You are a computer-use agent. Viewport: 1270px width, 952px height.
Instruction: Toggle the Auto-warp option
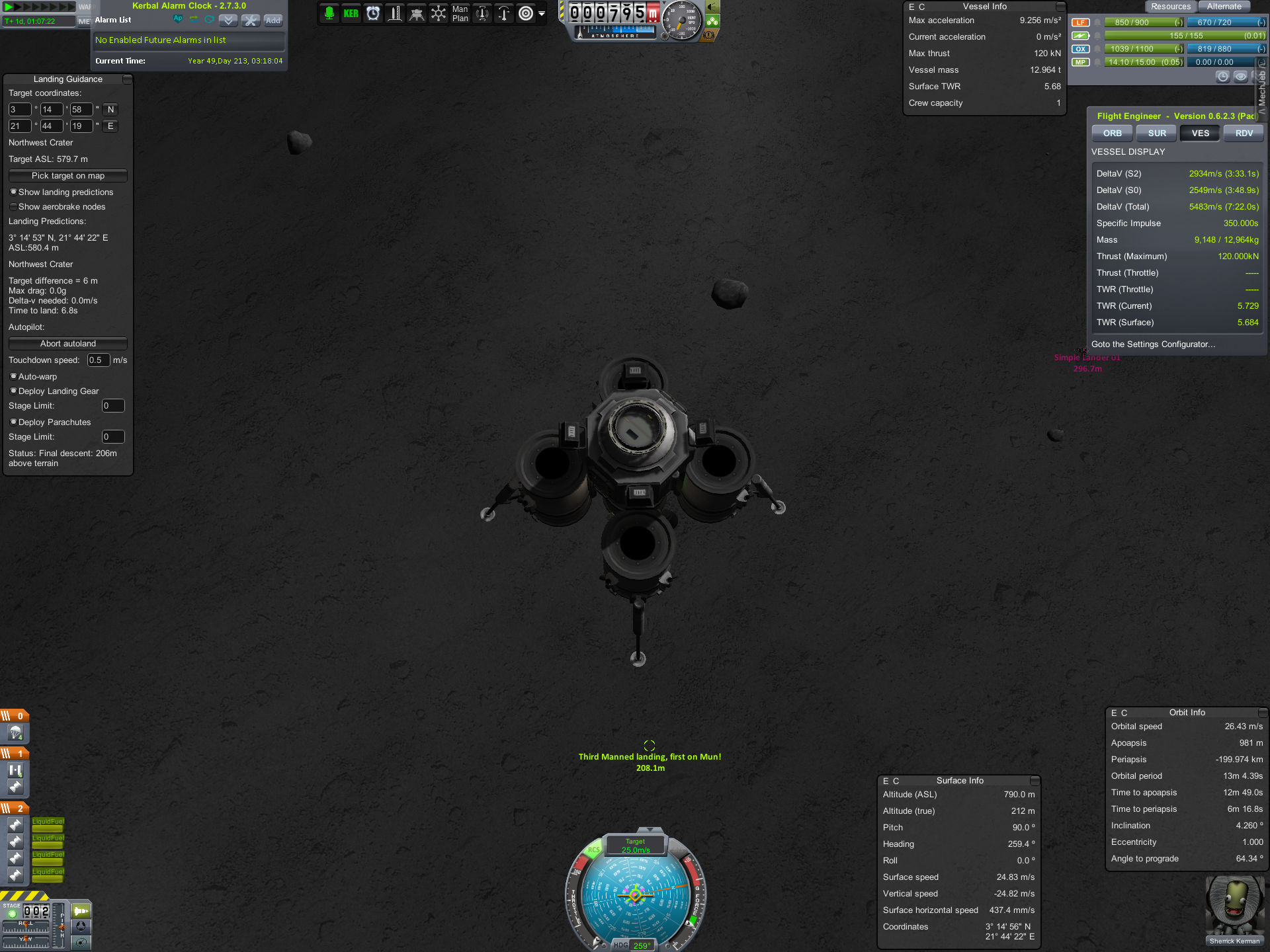click(x=13, y=377)
